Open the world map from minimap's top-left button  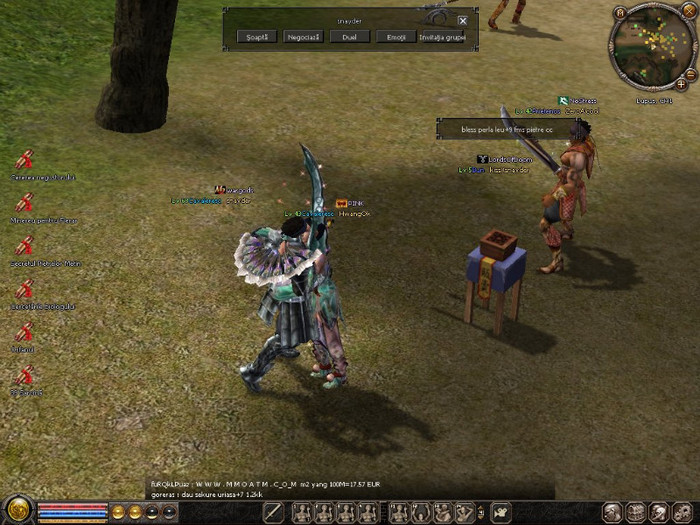620,13
